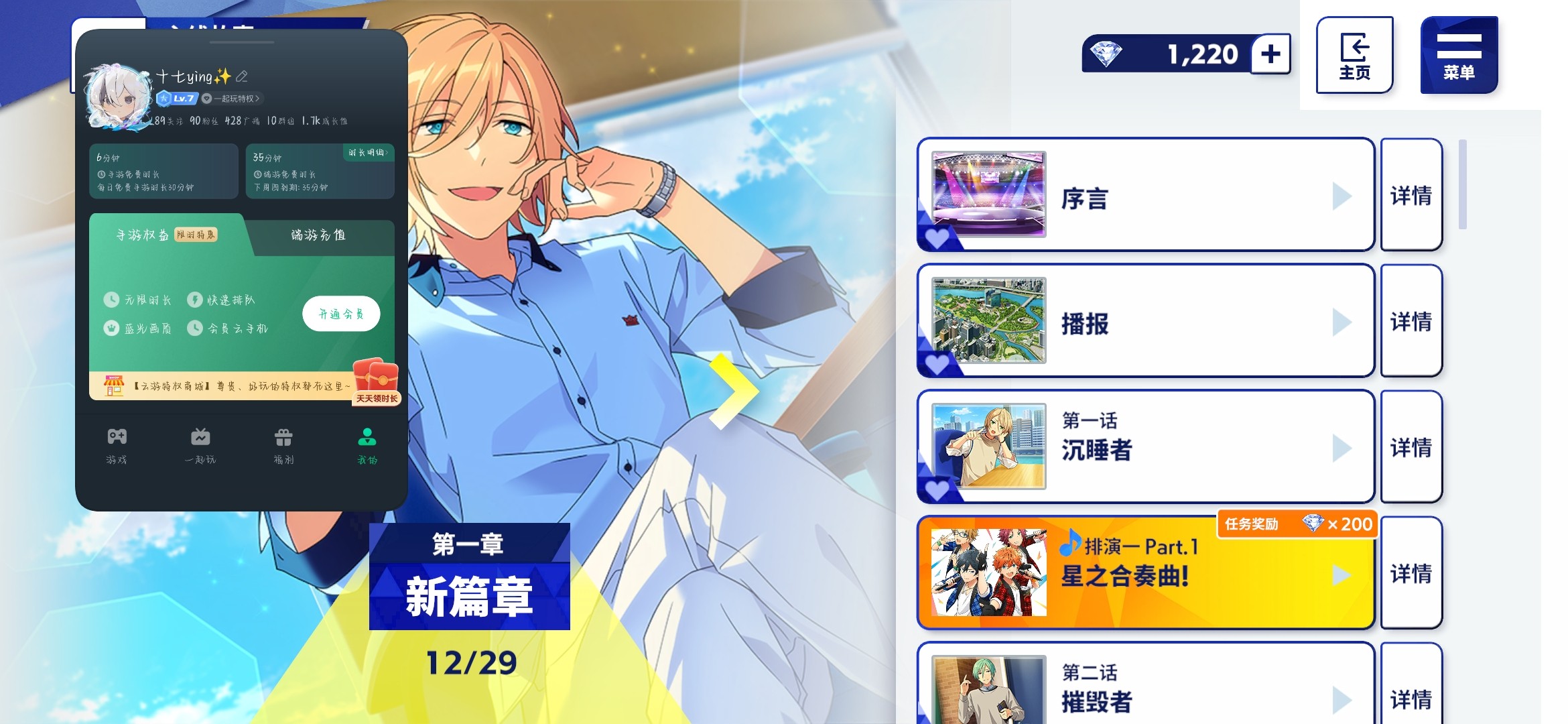The image size is (1568, 724).
Task: Open 一起玩 tab in overlay
Action: click(200, 446)
